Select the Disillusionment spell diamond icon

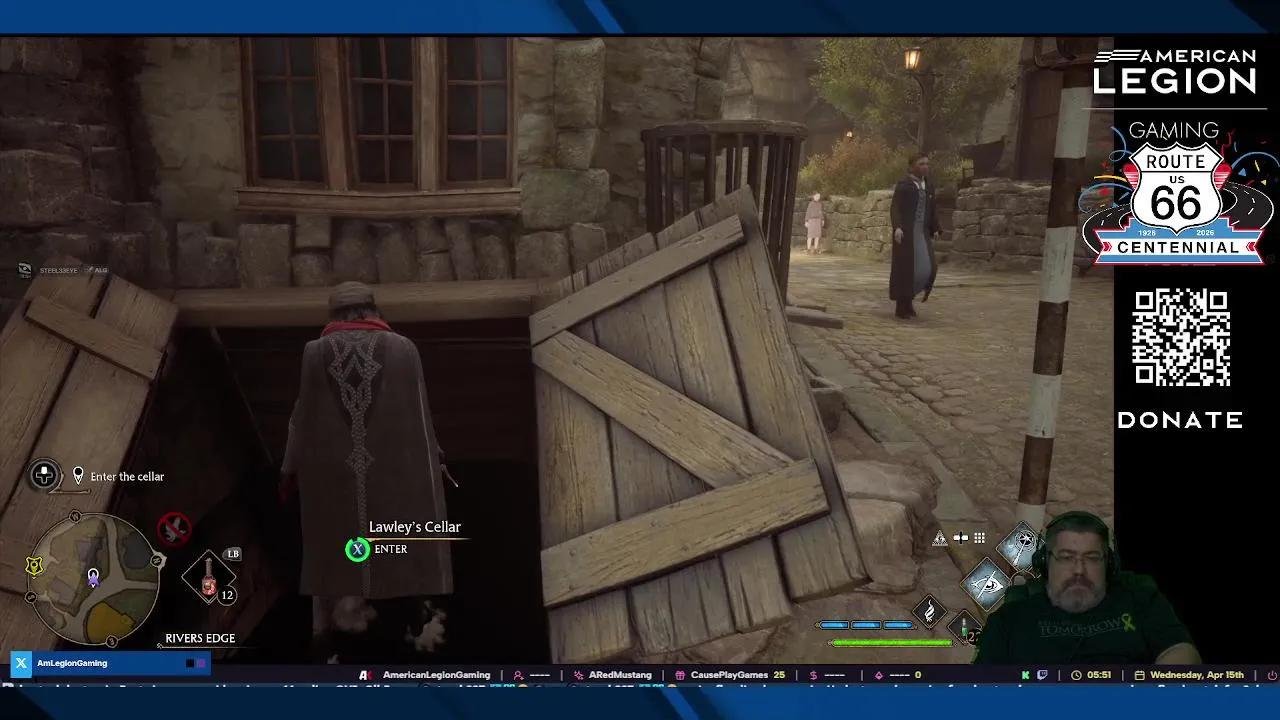tap(1023, 543)
